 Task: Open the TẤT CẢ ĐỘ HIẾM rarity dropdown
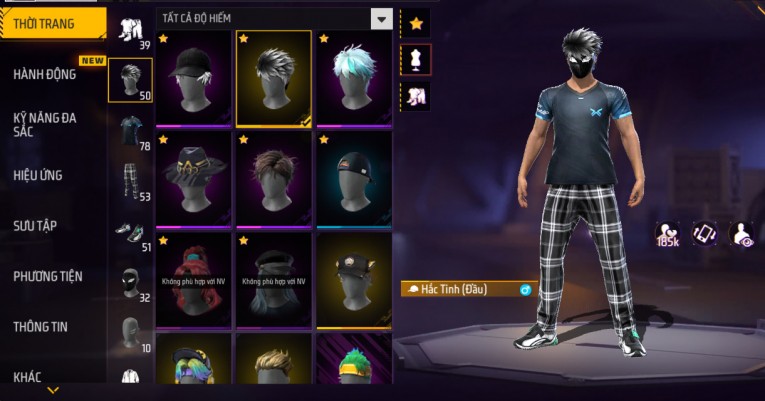click(x=275, y=18)
